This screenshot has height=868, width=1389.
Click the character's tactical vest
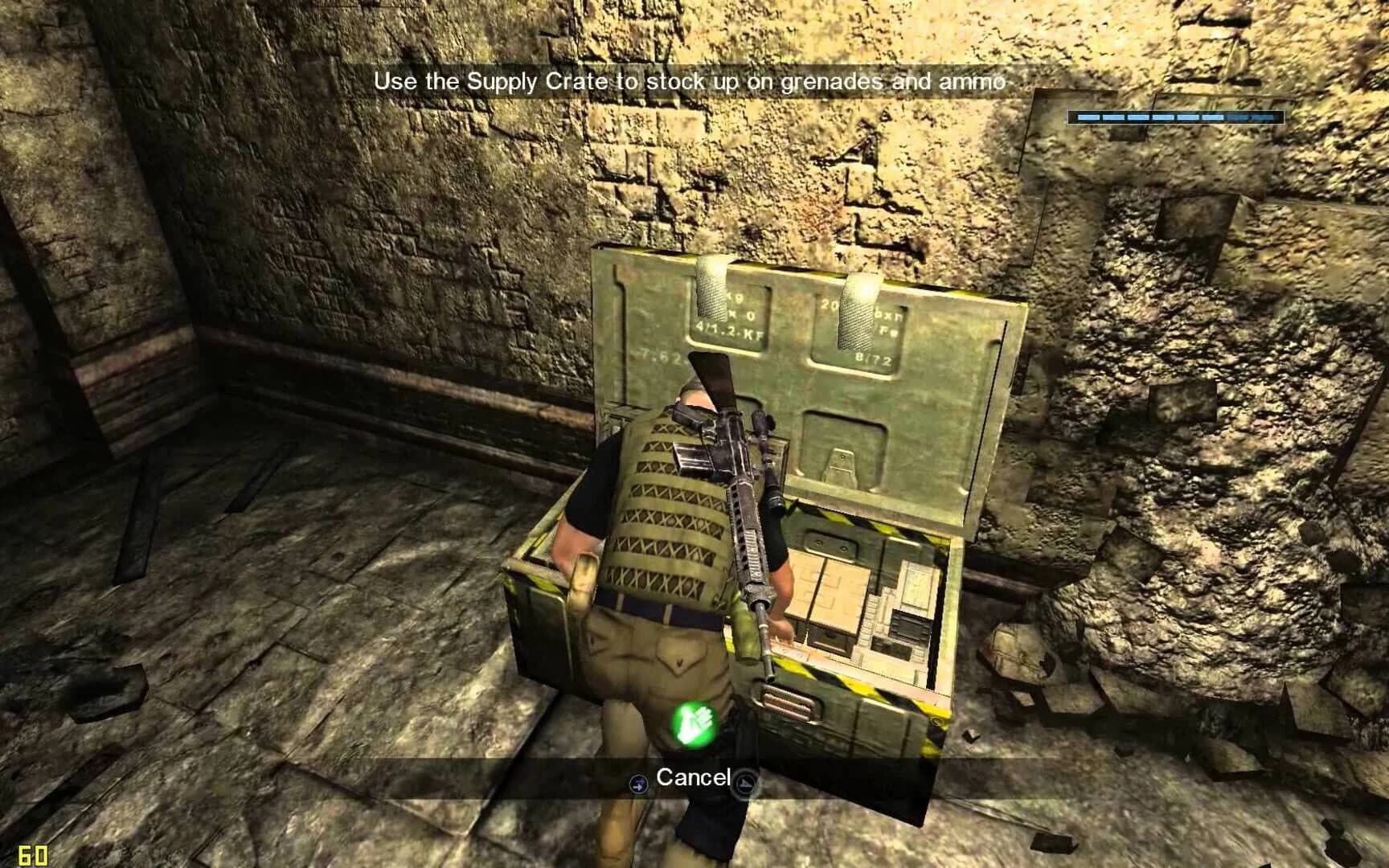pos(659,498)
